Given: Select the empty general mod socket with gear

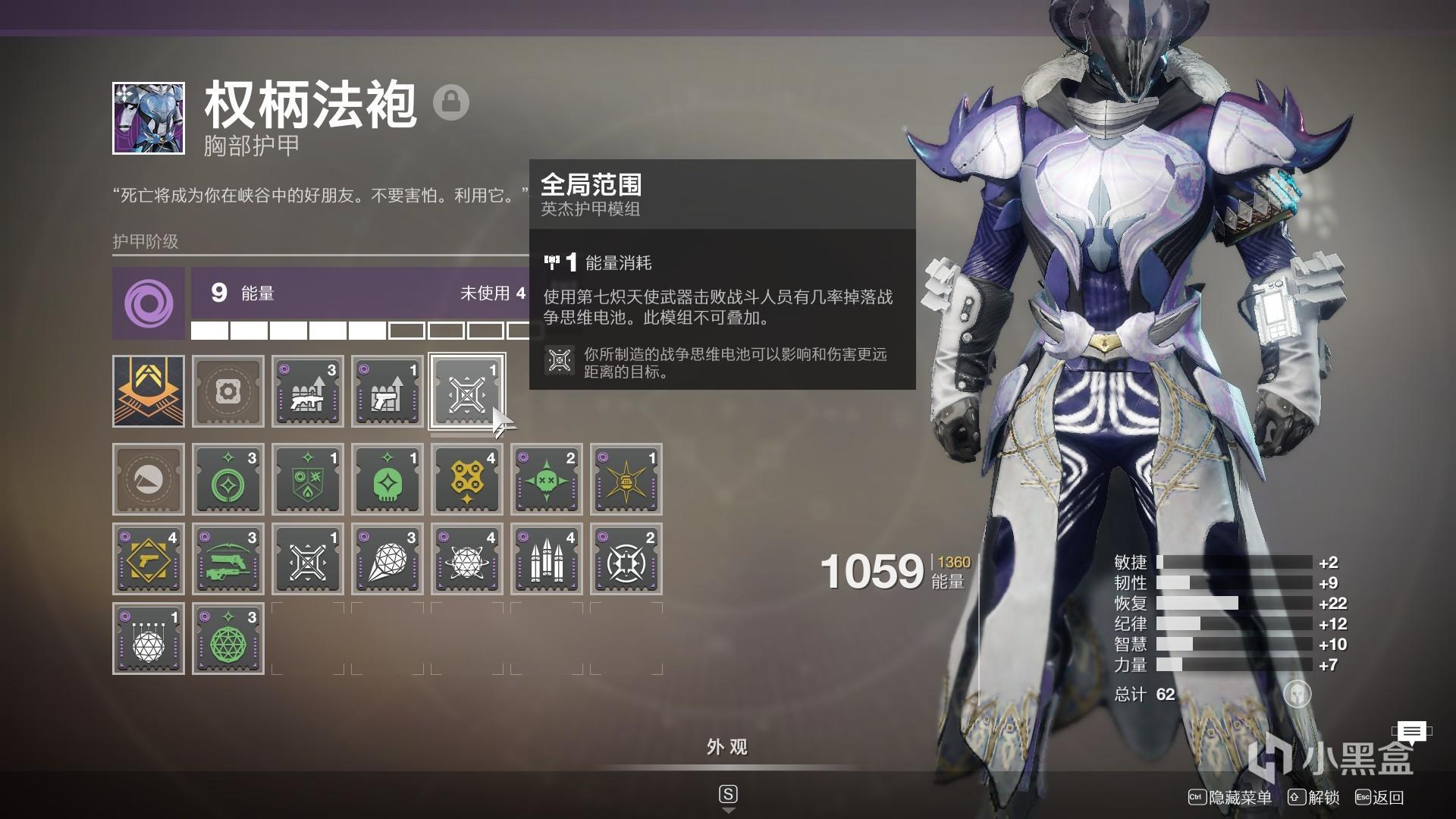Looking at the screenshot, I should [228, 391].
